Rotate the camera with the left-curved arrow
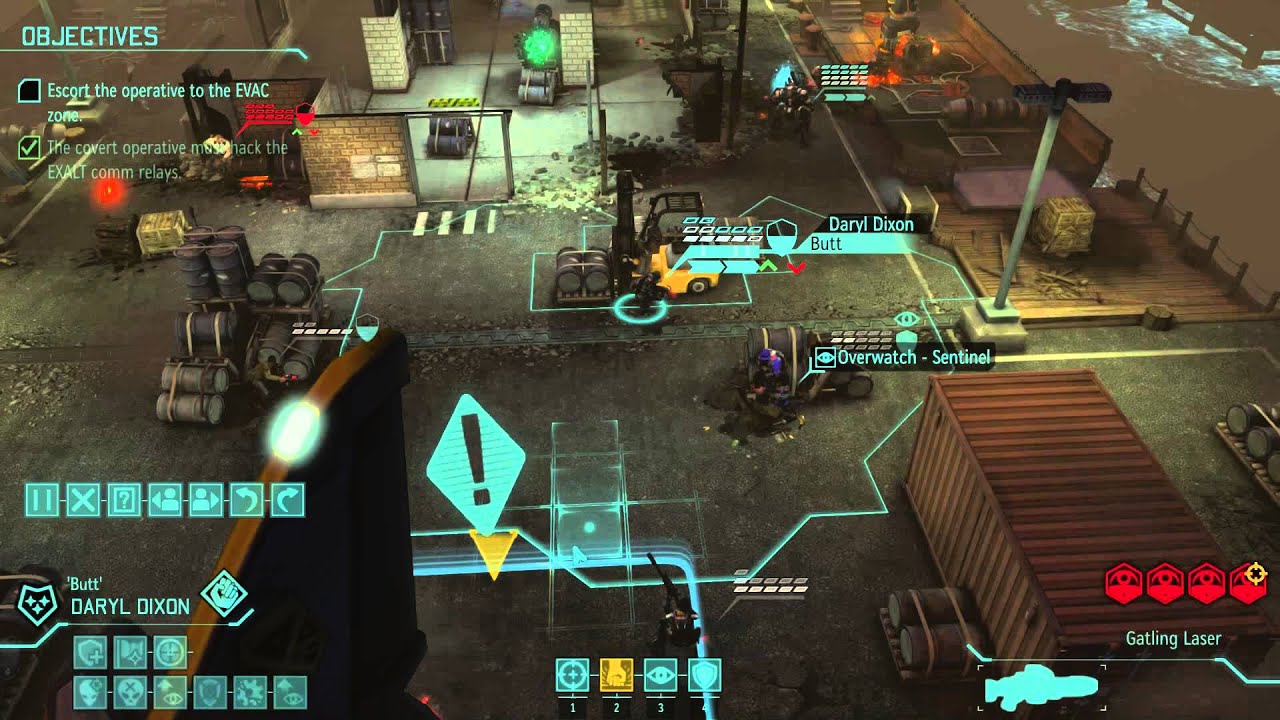1280x720 pixels. click(x=246, y=499)
